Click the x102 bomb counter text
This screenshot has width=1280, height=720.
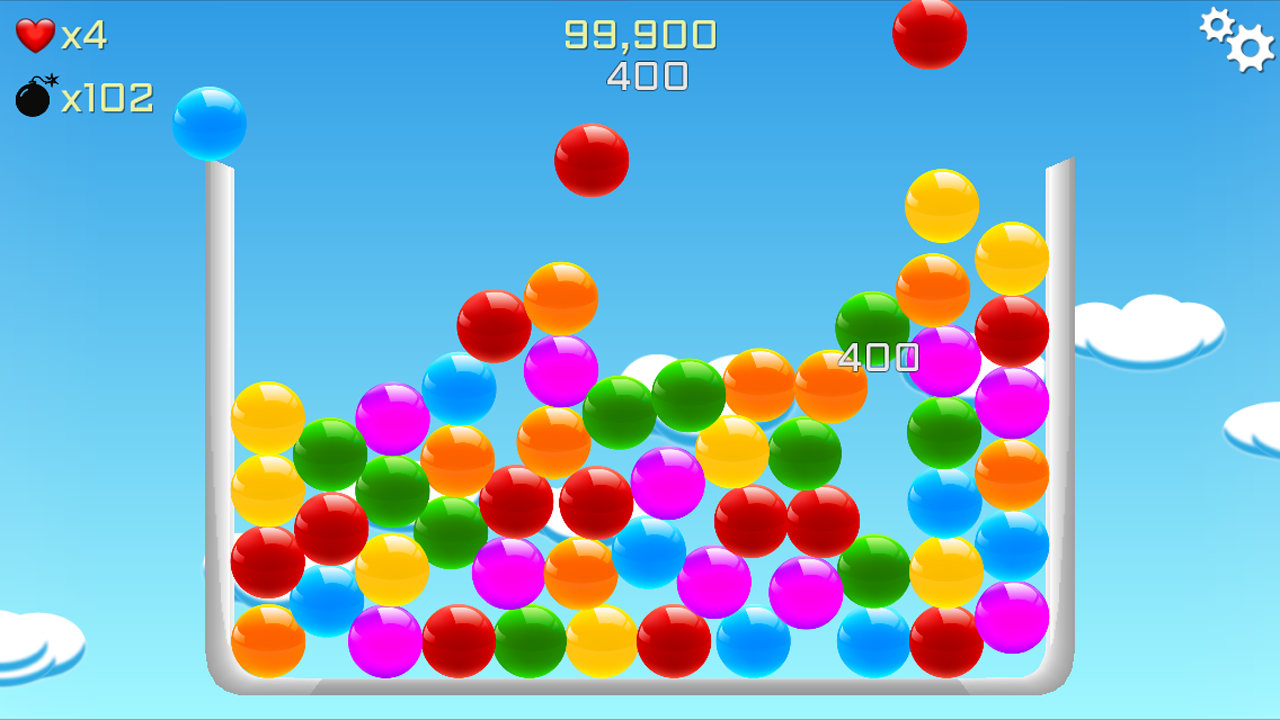[110, 97]
